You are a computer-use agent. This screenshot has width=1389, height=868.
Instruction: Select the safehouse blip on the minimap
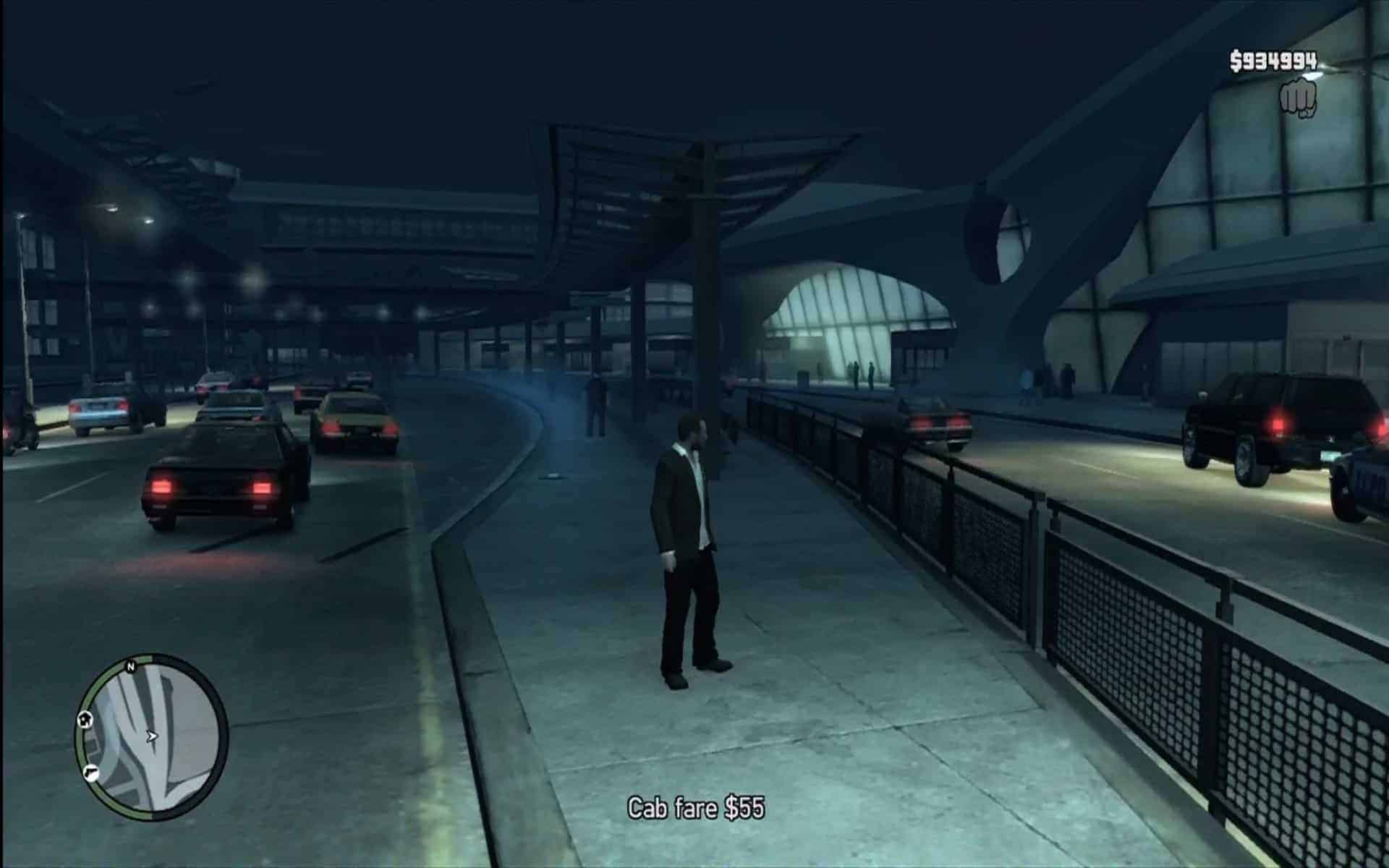[x=86, y=719]
